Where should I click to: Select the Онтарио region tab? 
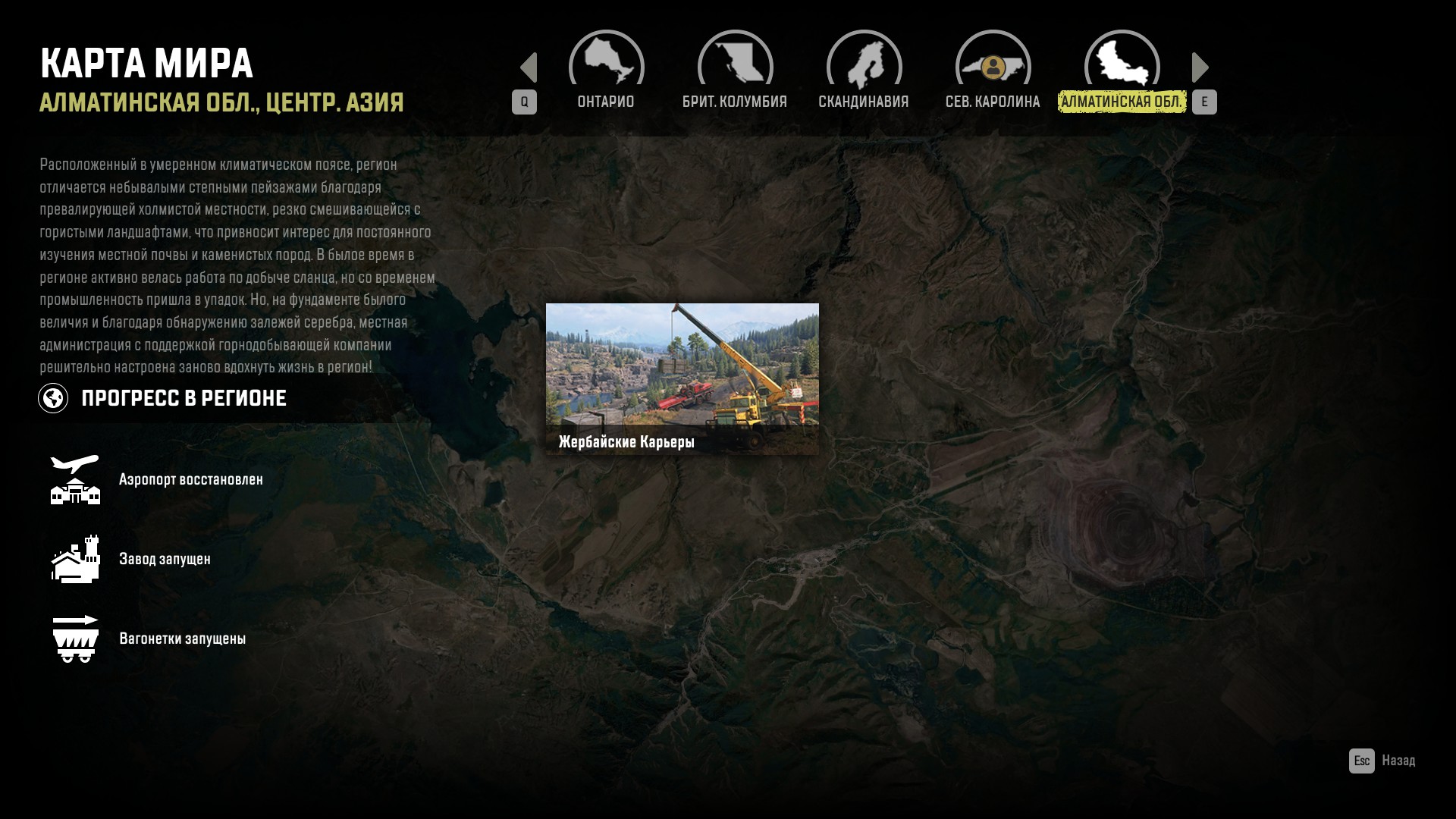pyautogui.click(x=606, y=71)
